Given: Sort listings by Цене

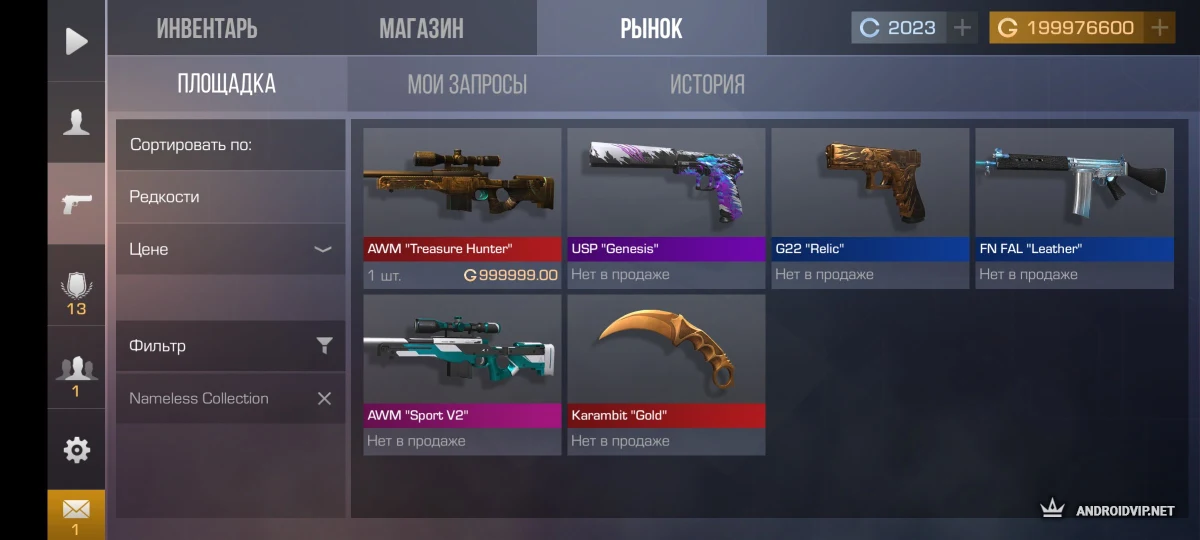Looking at the screenshot, I should 230,249.
